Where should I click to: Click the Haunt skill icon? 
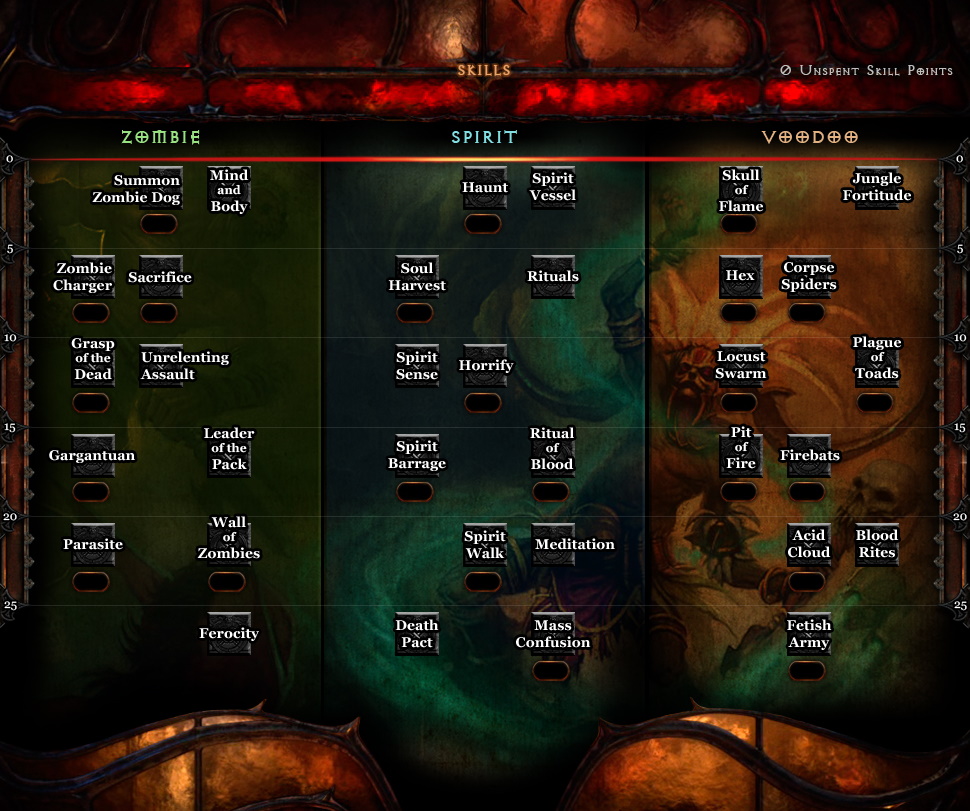point(484,188)
